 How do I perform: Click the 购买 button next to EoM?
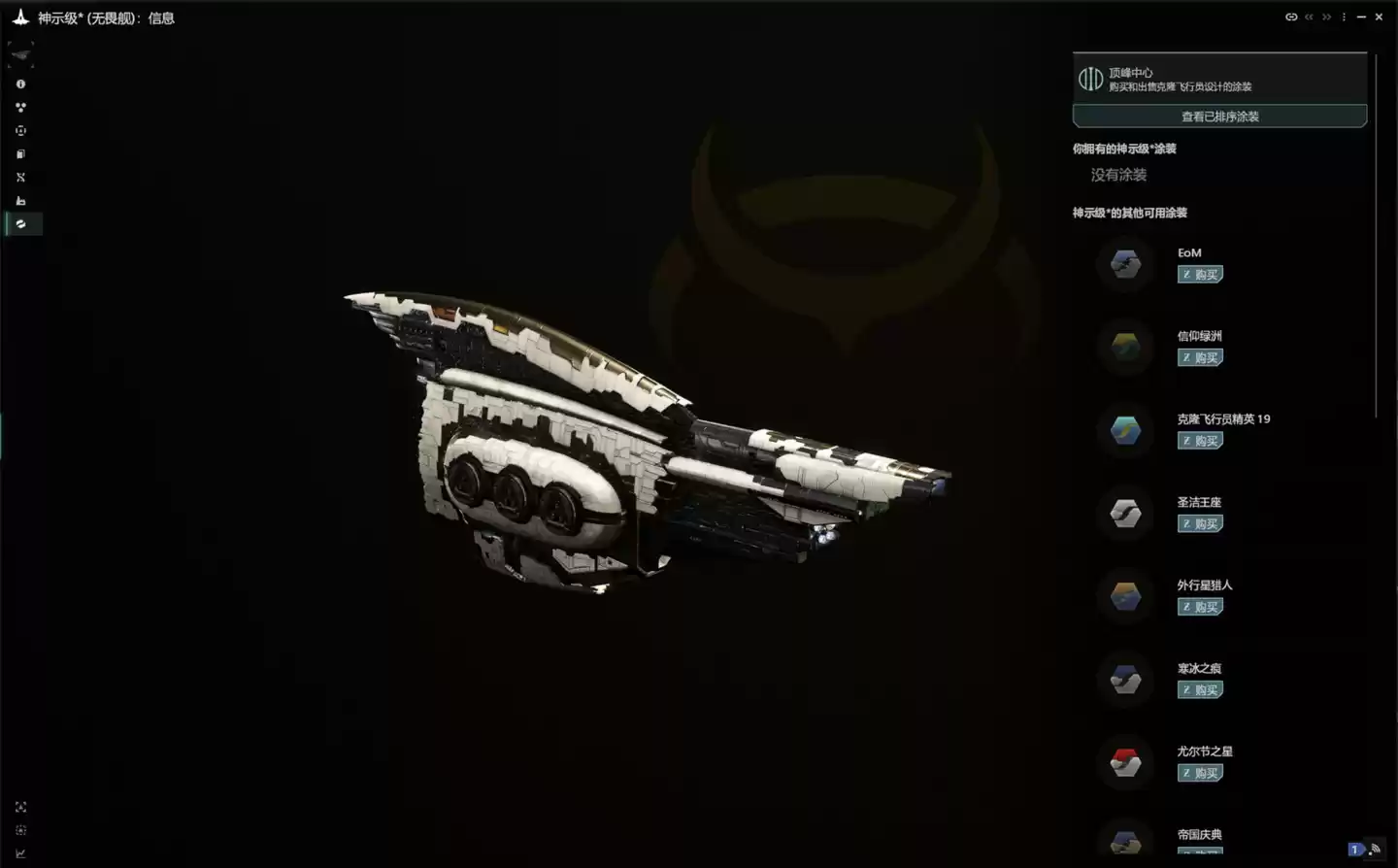[x=1200, y=274]
